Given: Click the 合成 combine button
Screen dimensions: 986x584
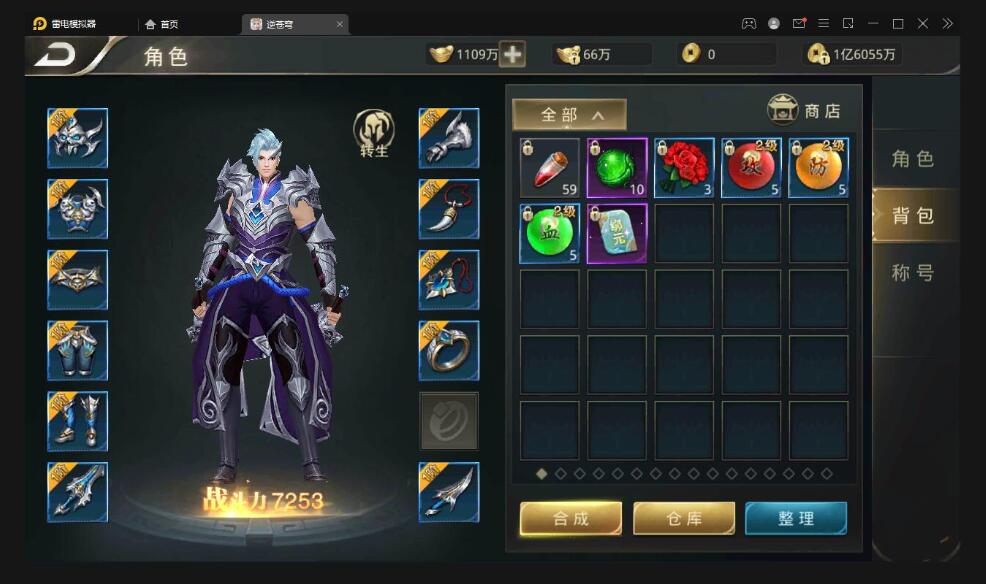Looking at the screenshot, I should pyautogui.click(x=571, y=518).
